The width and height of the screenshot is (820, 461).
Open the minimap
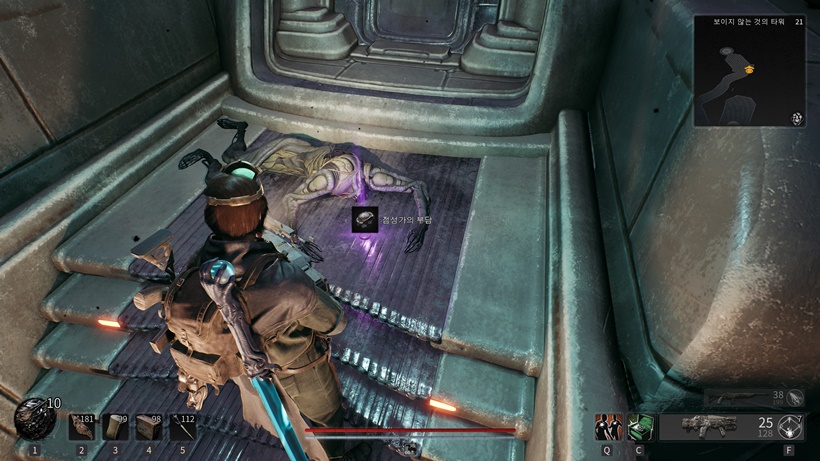[x=750, y=70]
